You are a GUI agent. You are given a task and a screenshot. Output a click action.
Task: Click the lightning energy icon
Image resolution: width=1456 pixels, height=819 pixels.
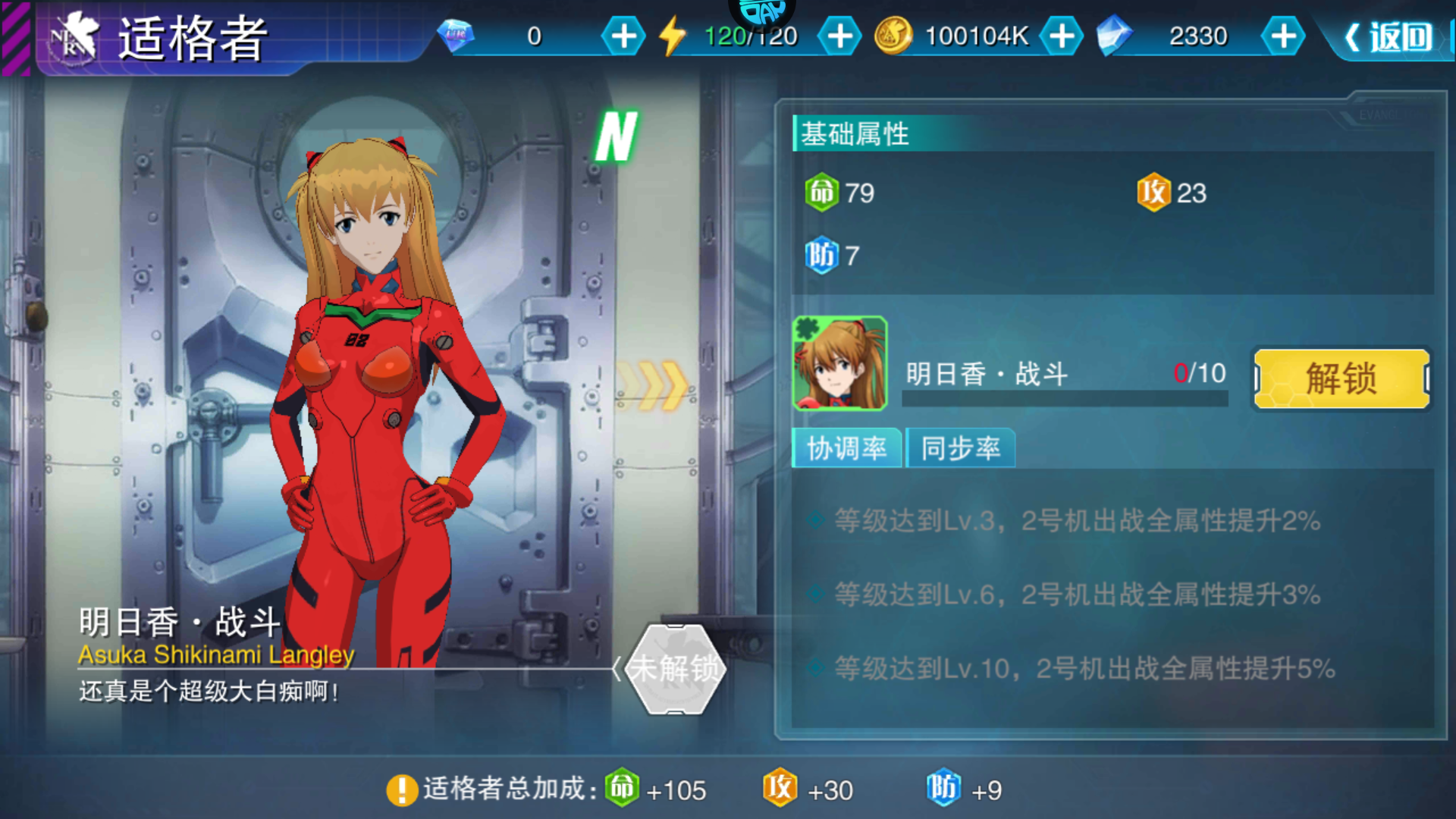pyautogui.click(x=673, y=34)
